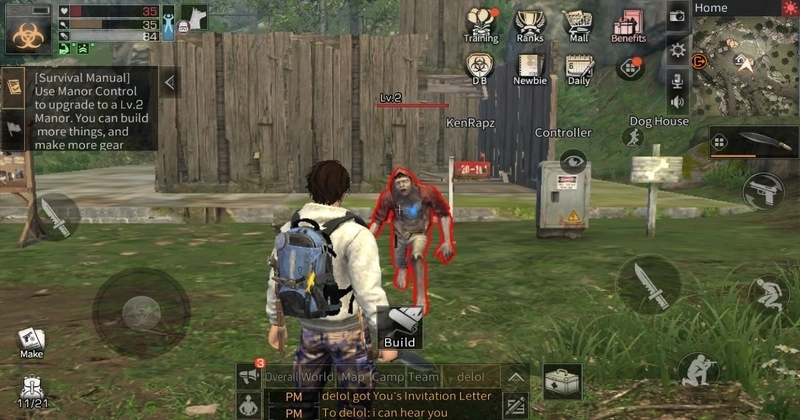Visit the Mall shop
The image size is (800, 420).
click(x=578, y=24)
